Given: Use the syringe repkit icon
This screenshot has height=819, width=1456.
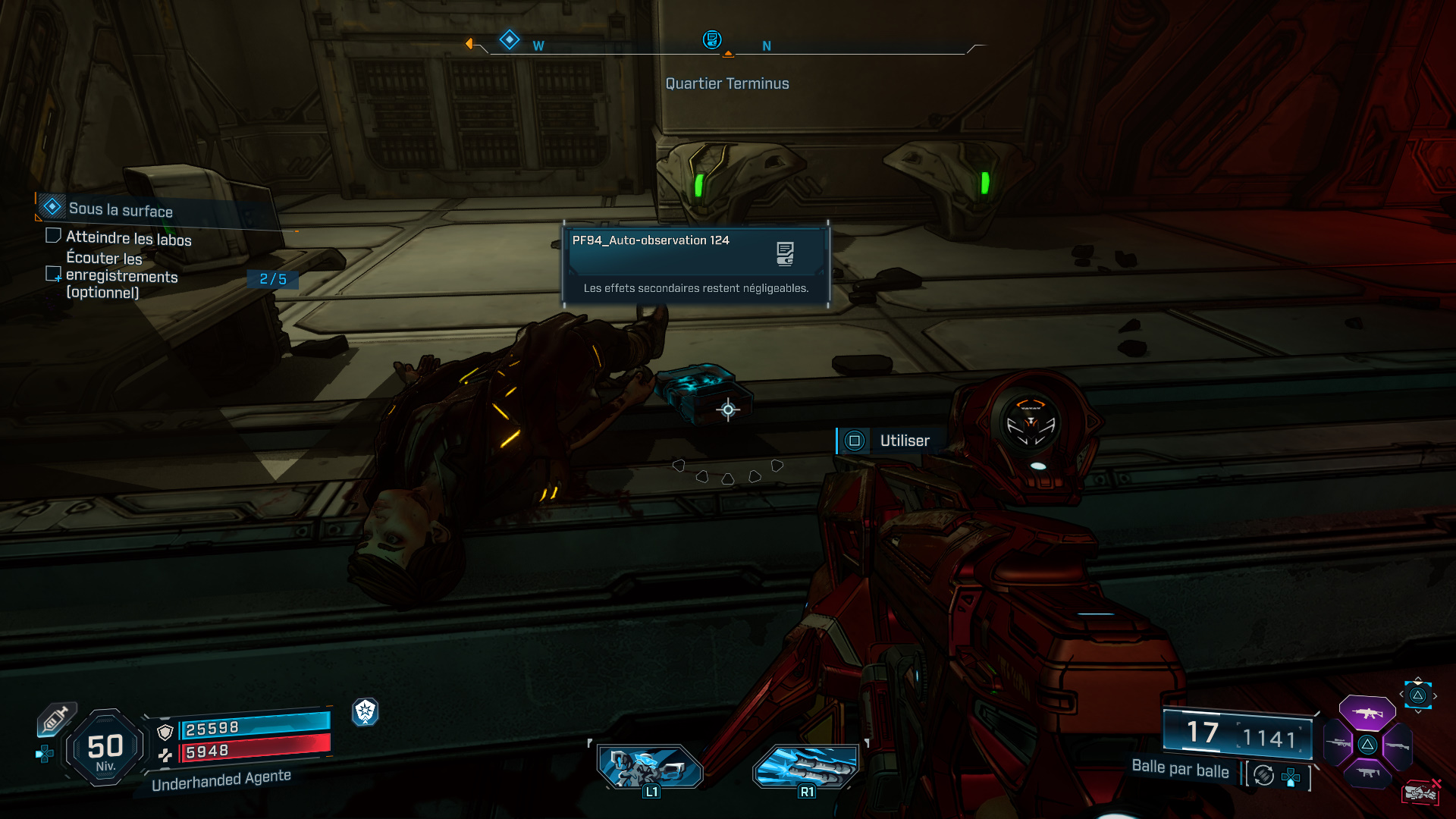Looking at the screenshot, I should (56, 718).
